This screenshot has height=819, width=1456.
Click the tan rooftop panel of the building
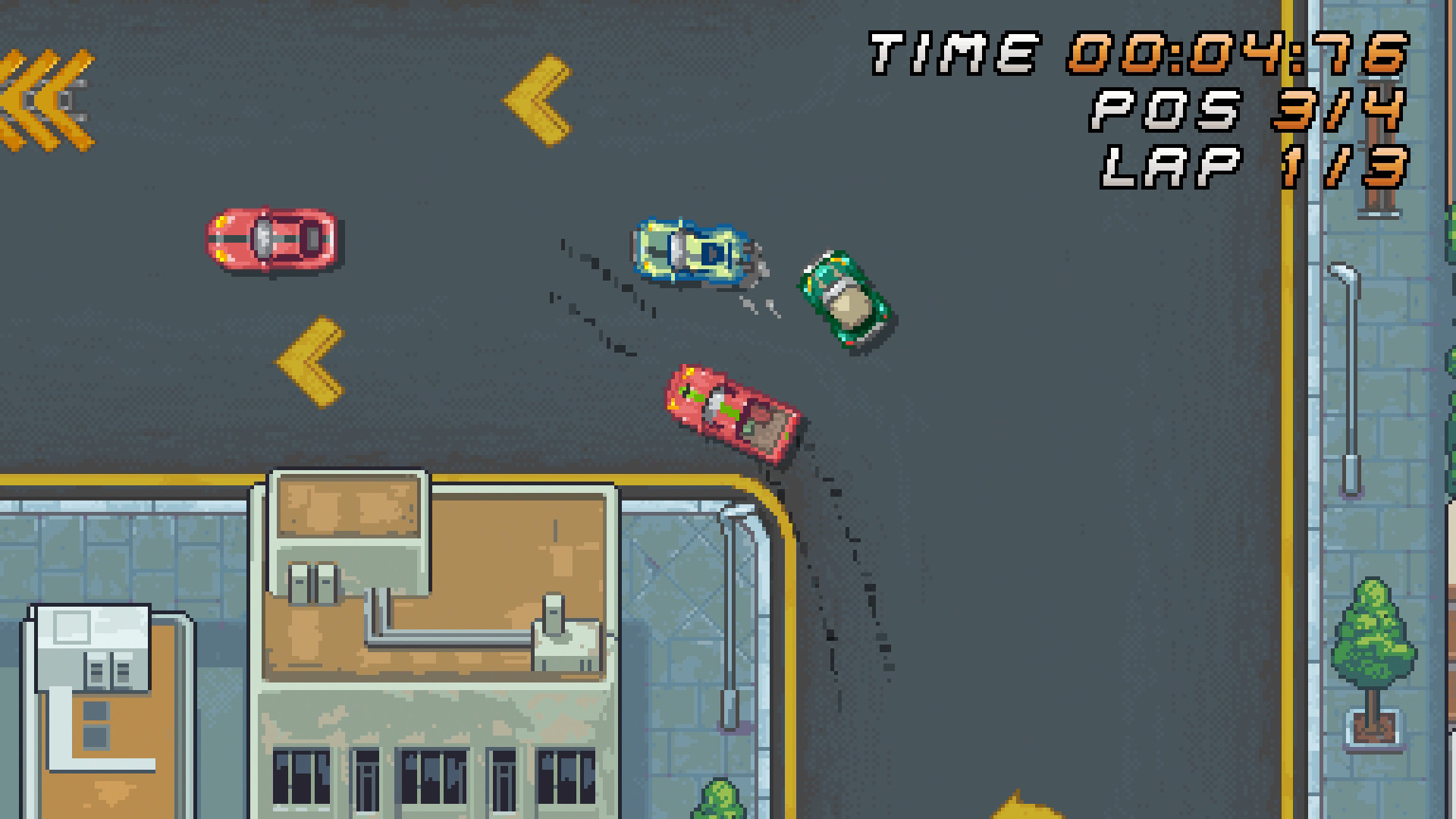[x=349, y=504]
